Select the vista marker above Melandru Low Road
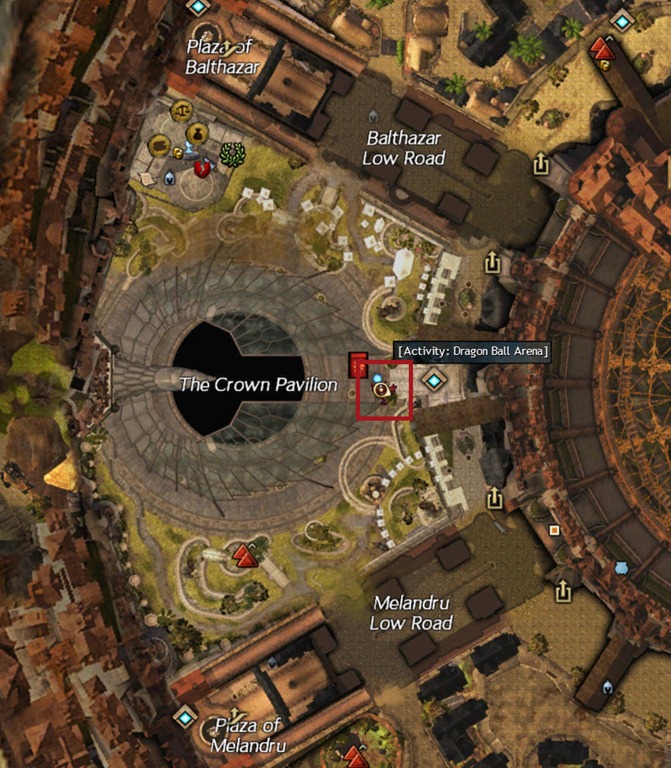Image resolution: width=671 pixels, height=768 pixels. click(244, 554)
